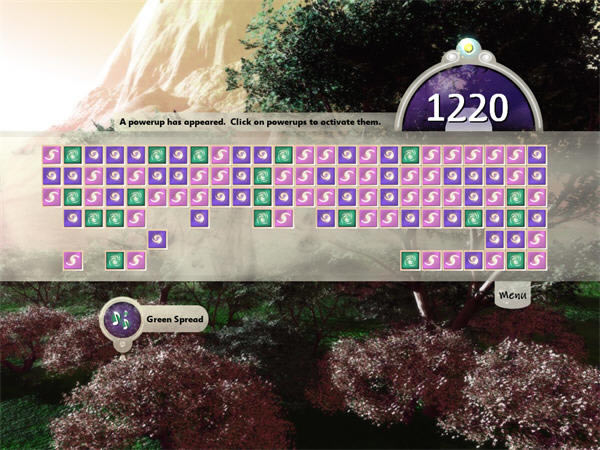
Task: Click the isolated pink tile at bottom-left
Action: pyautogui.click(x=73, y=261)
